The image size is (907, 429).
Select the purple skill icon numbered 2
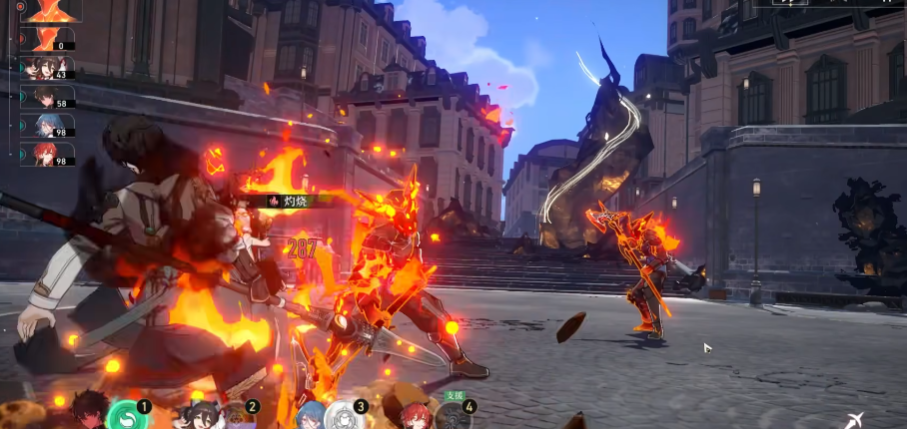coord(236,414)
